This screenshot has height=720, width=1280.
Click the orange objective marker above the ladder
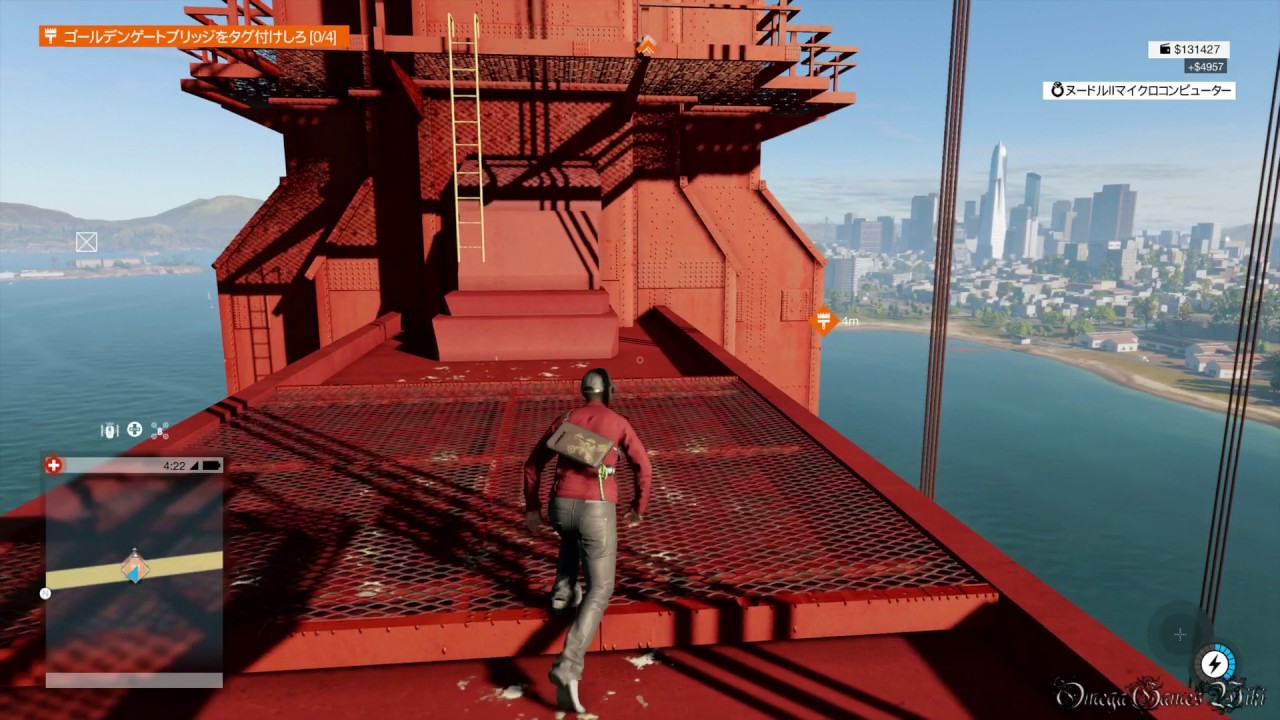pos(647,45)
